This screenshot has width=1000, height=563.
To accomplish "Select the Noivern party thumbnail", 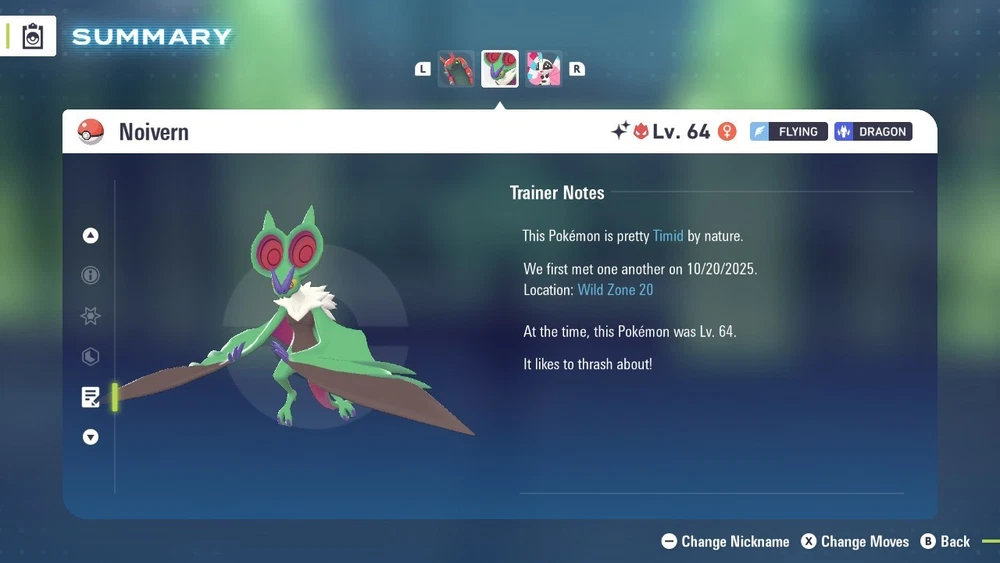I will coord(500,69).
